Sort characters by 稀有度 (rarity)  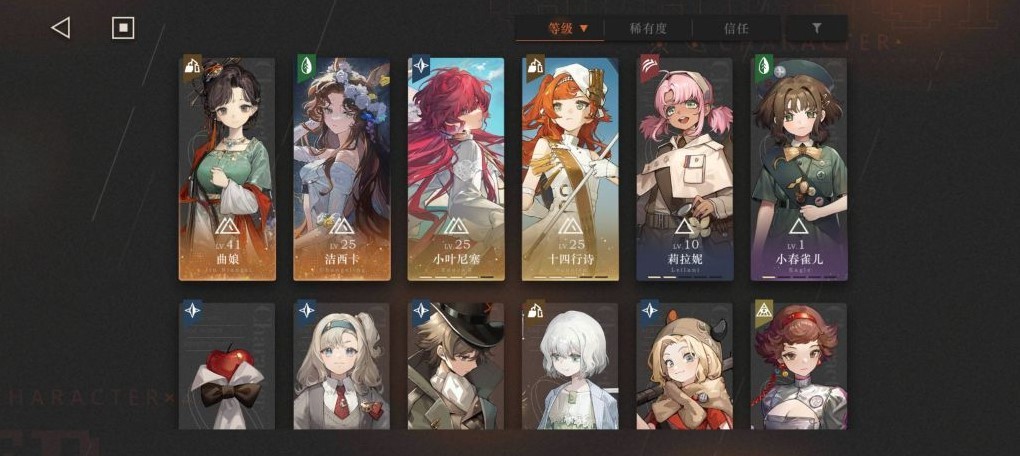pos(649,28)
